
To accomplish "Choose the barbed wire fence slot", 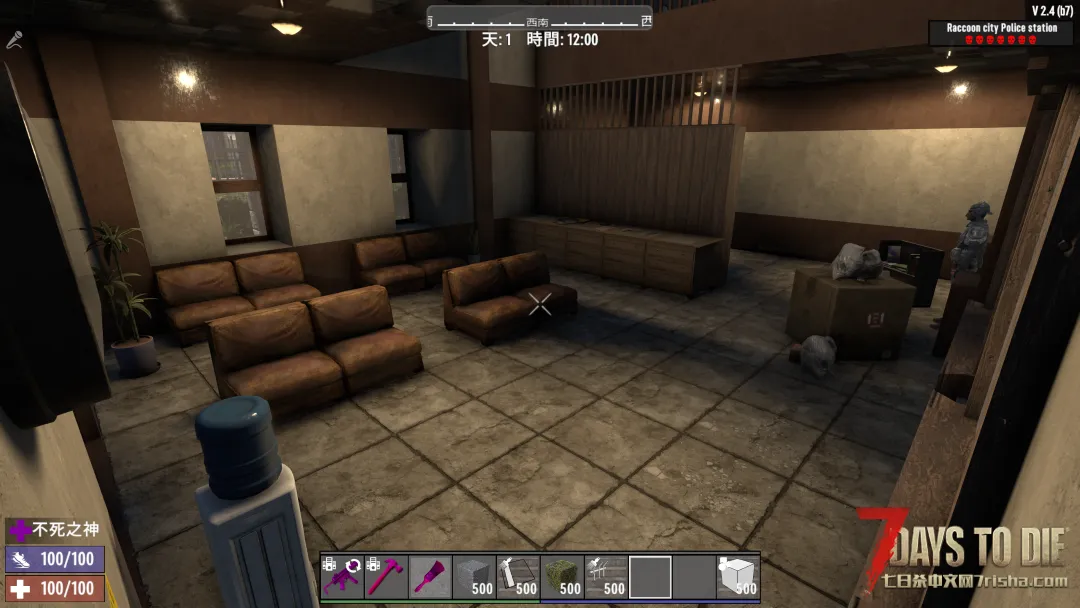I will [x=606, y=577].
